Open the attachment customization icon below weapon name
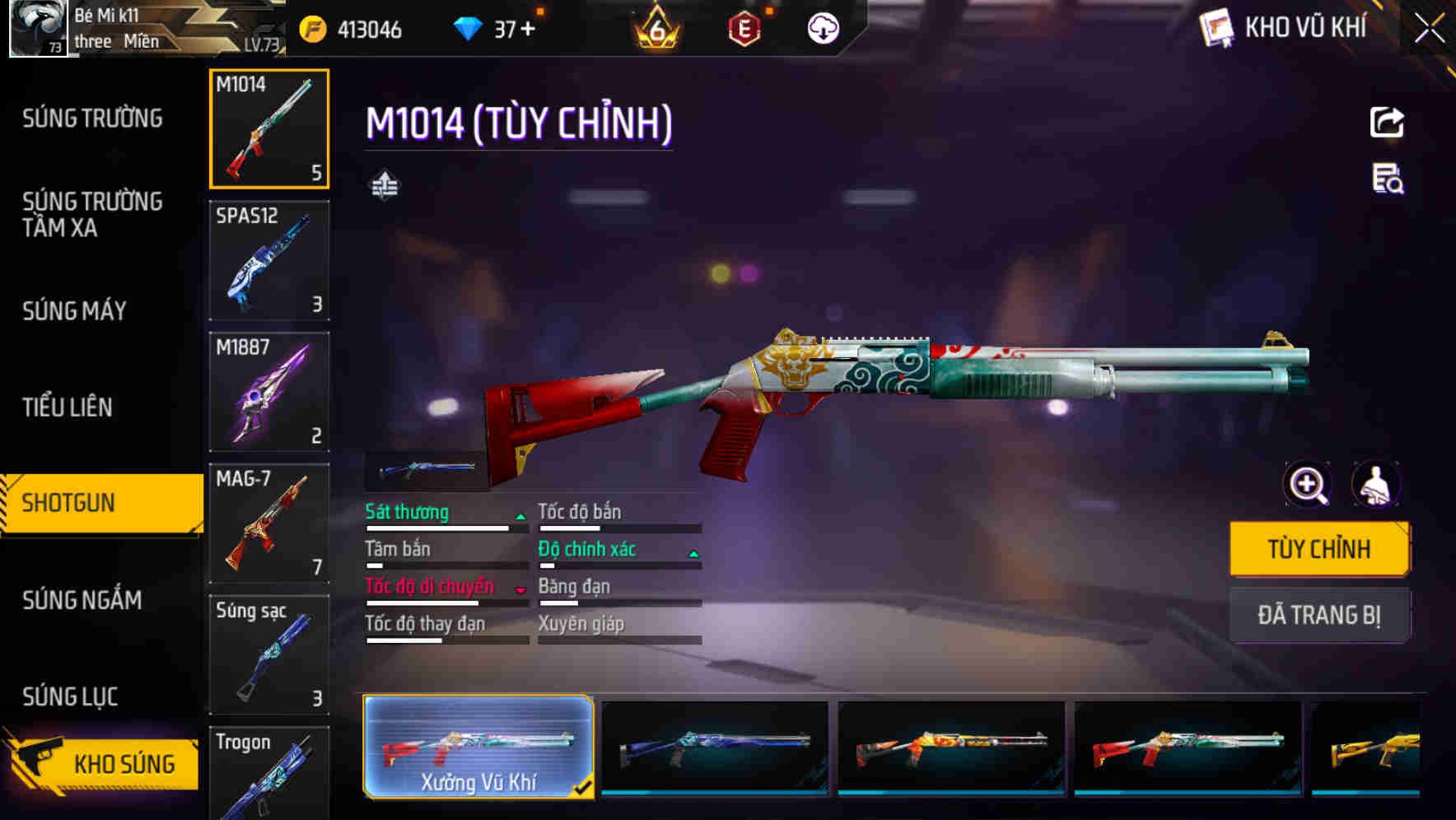 [x=382, y=186]
